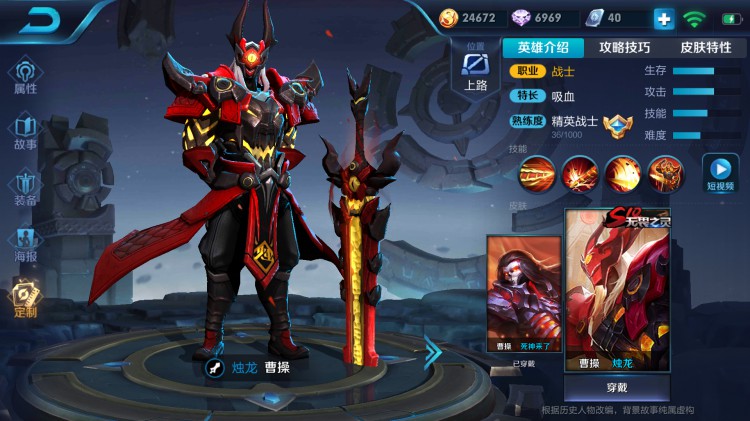The width and height of the screenshot is (750, 421).
Task: Switch to the 英雄介绍 tab
Action: tap(543, 47)
